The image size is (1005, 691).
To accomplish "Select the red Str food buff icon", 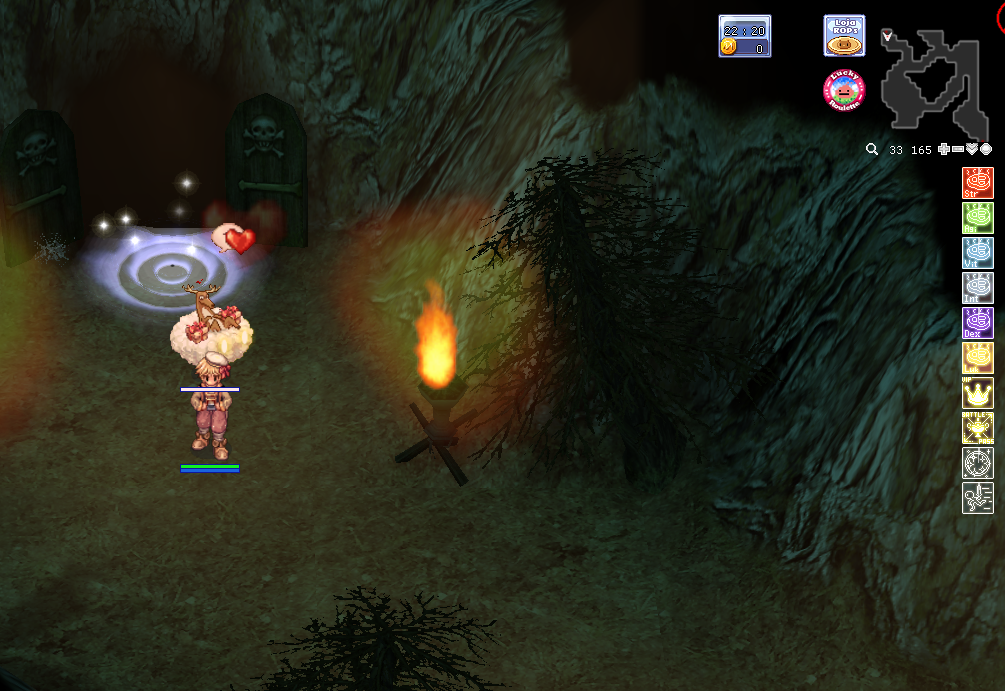I will [977, 183].
